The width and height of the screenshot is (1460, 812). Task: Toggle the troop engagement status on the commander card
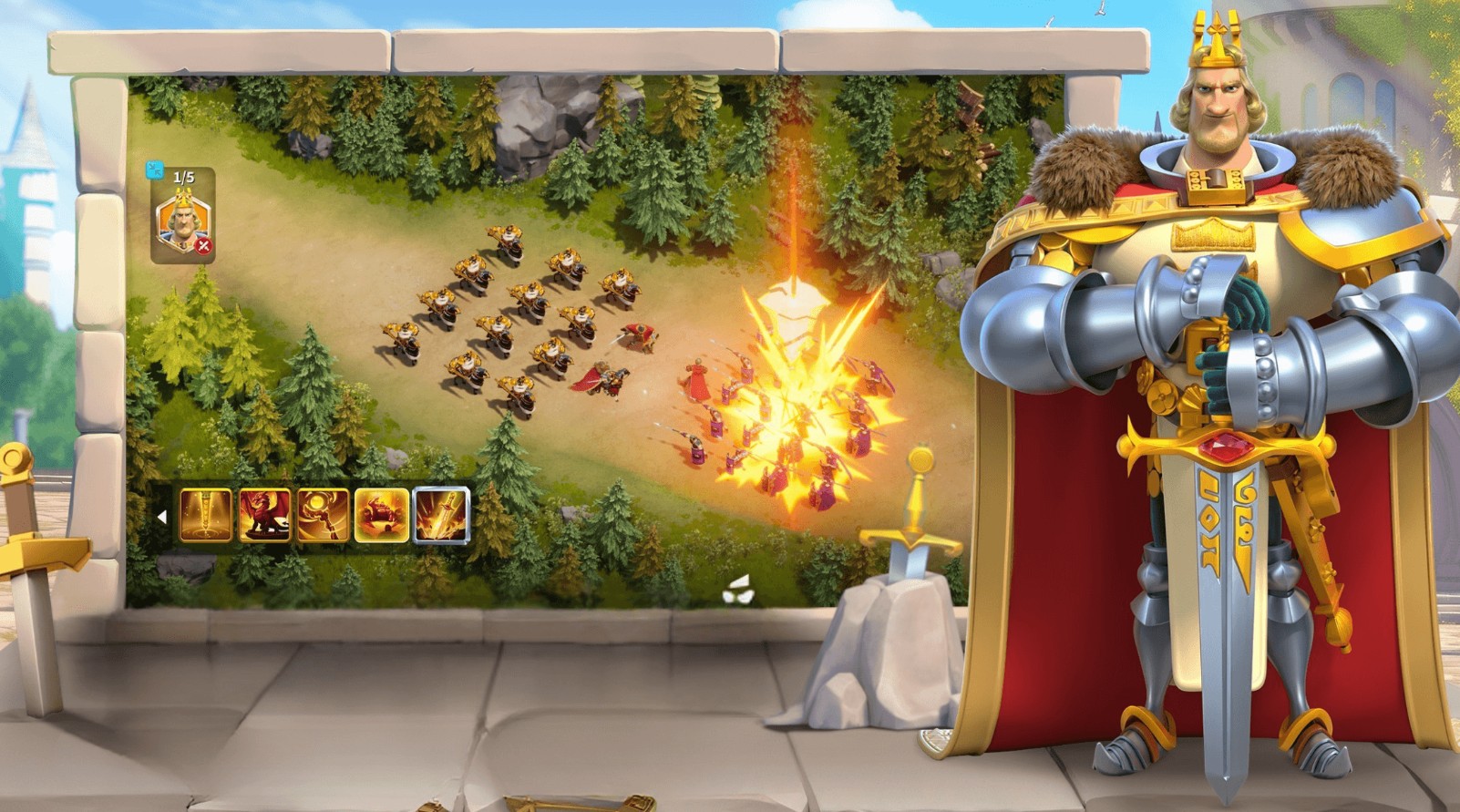click(x=202, y=244)
